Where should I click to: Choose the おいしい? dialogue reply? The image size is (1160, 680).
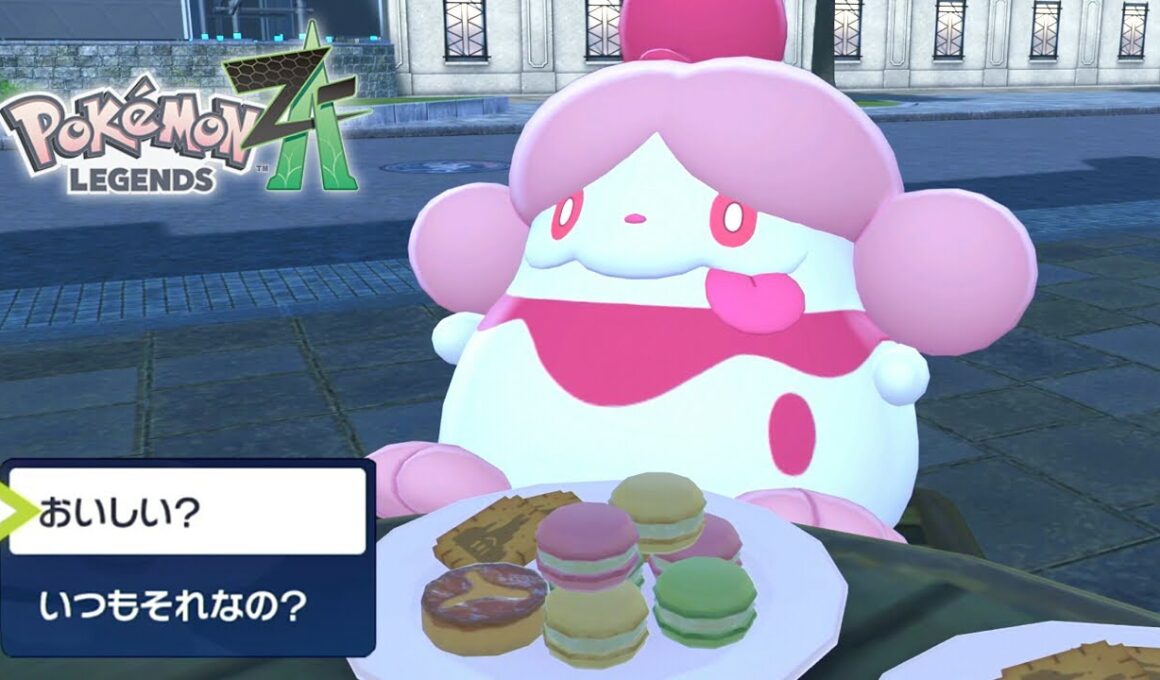[x=187, y=512]
